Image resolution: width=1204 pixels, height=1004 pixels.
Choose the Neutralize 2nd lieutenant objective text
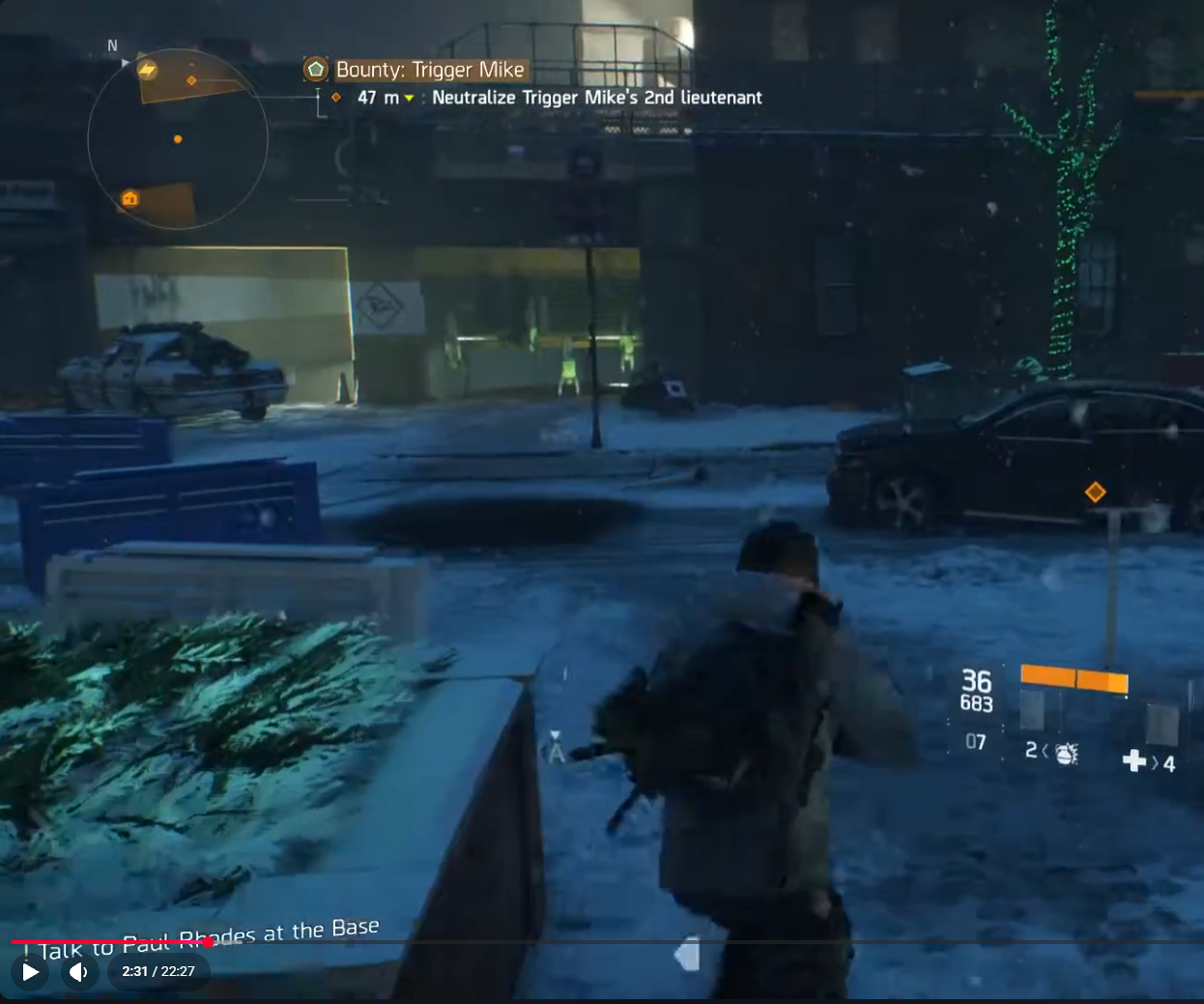596,98
